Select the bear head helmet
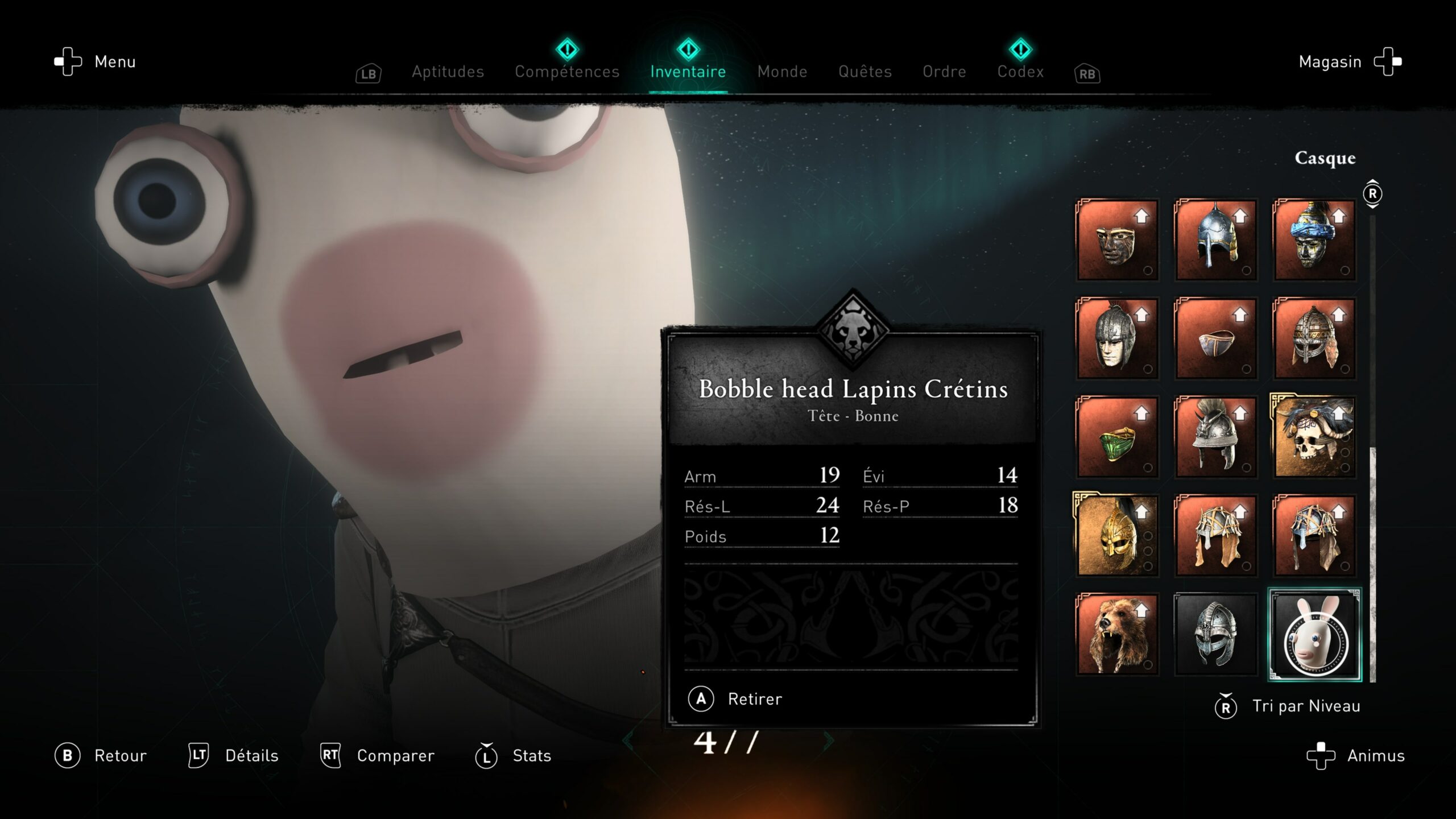 tap(1116, 632)
